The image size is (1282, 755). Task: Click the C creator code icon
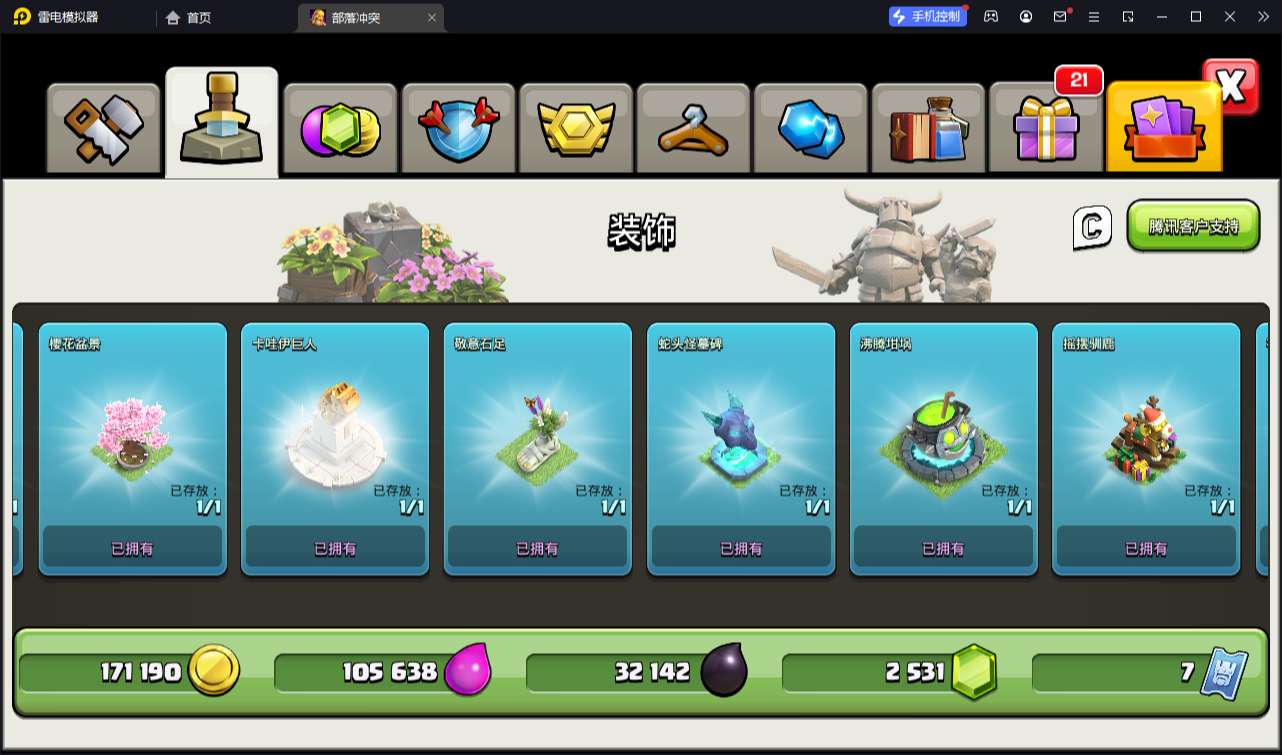point(1092,228)
